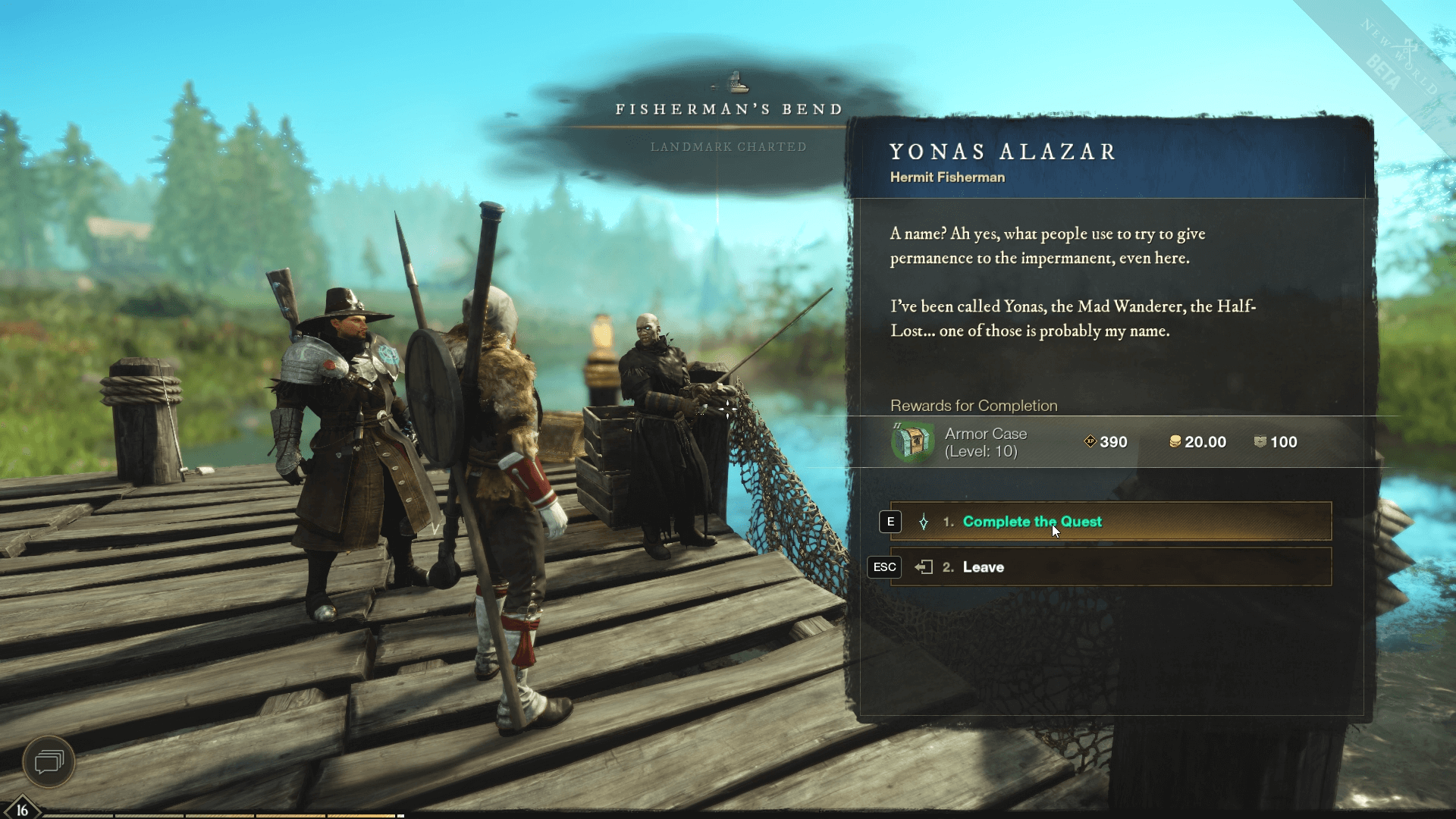Click the Landmark Charted banner text
Screen dimensions: 1456x819
(728, 147)
